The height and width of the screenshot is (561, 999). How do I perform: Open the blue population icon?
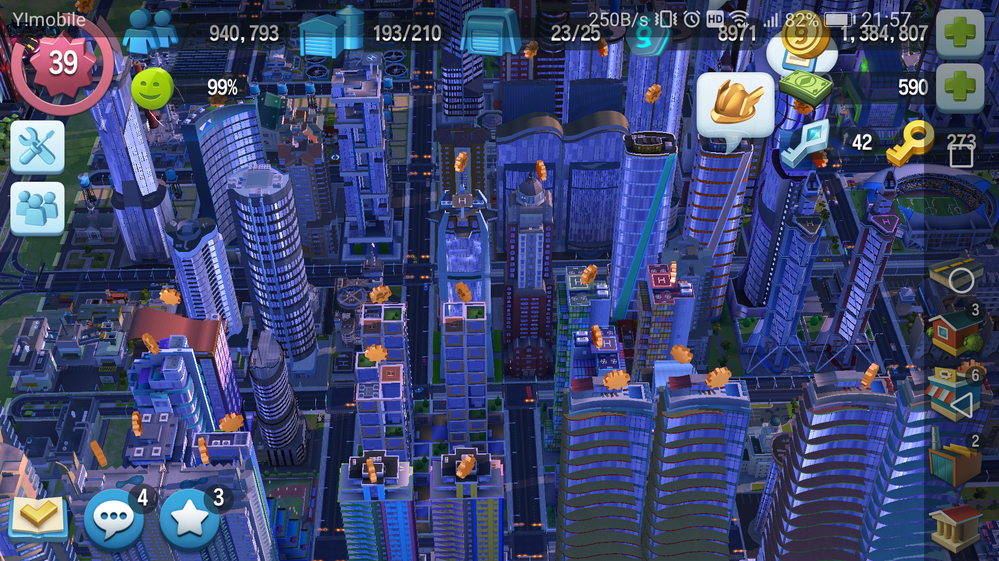149,30
